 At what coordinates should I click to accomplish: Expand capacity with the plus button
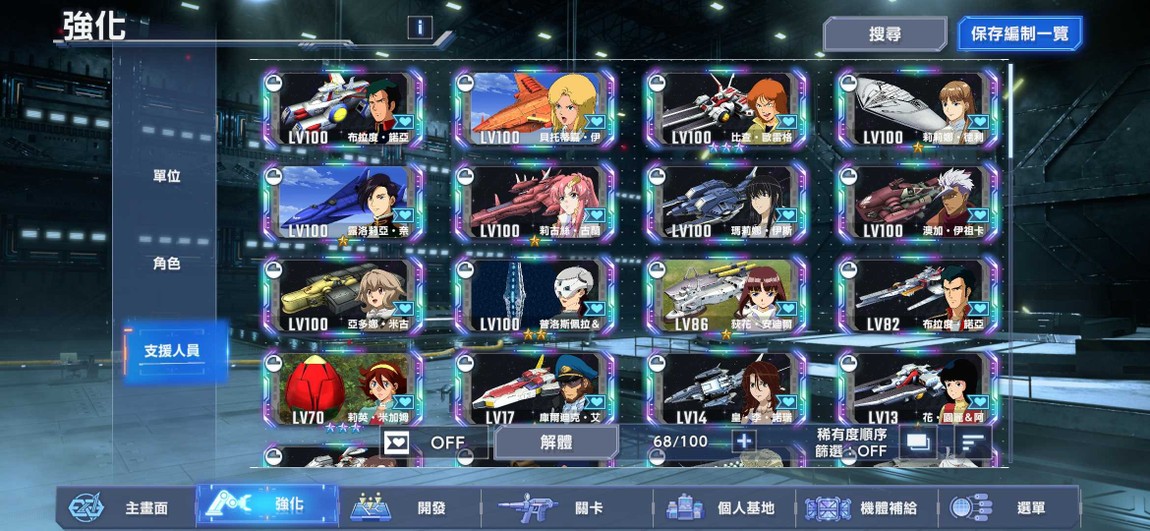pos(743,441)
